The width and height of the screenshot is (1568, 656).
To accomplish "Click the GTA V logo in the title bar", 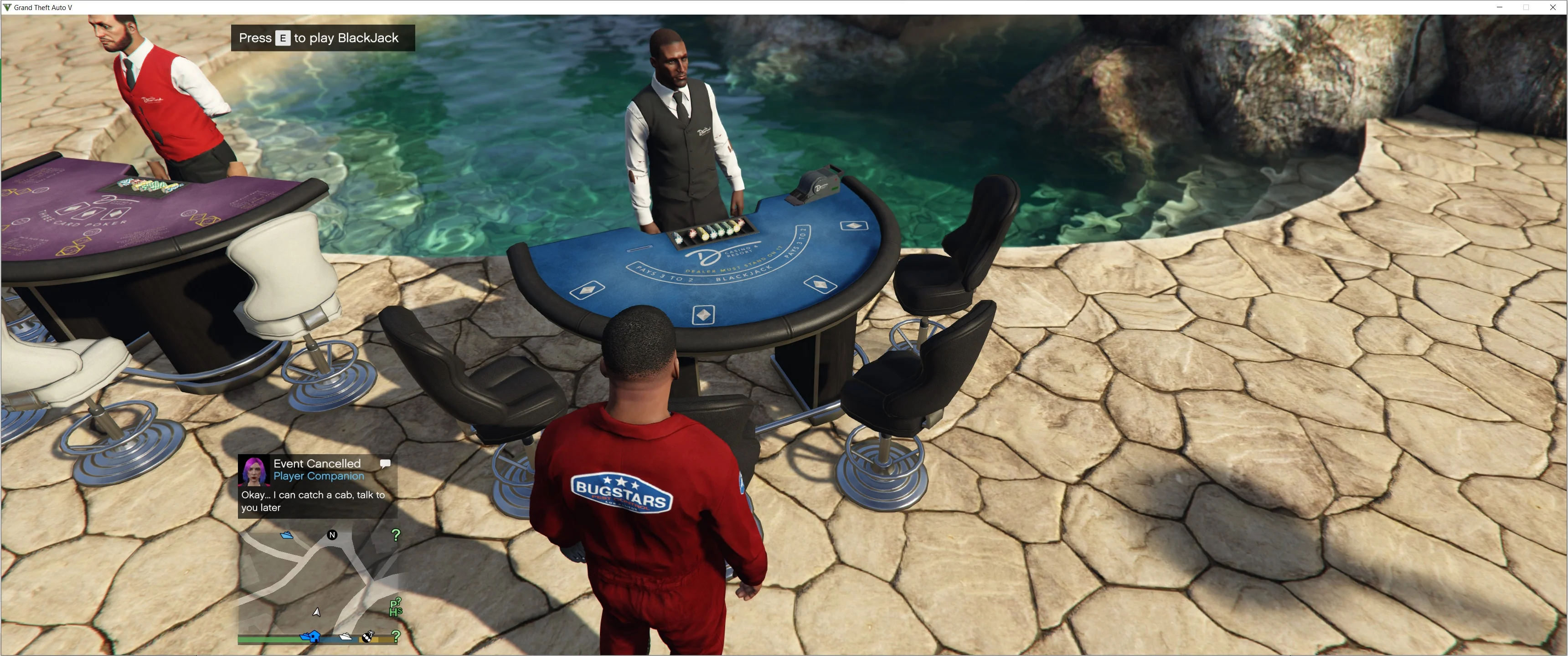I will pos(8,7).
